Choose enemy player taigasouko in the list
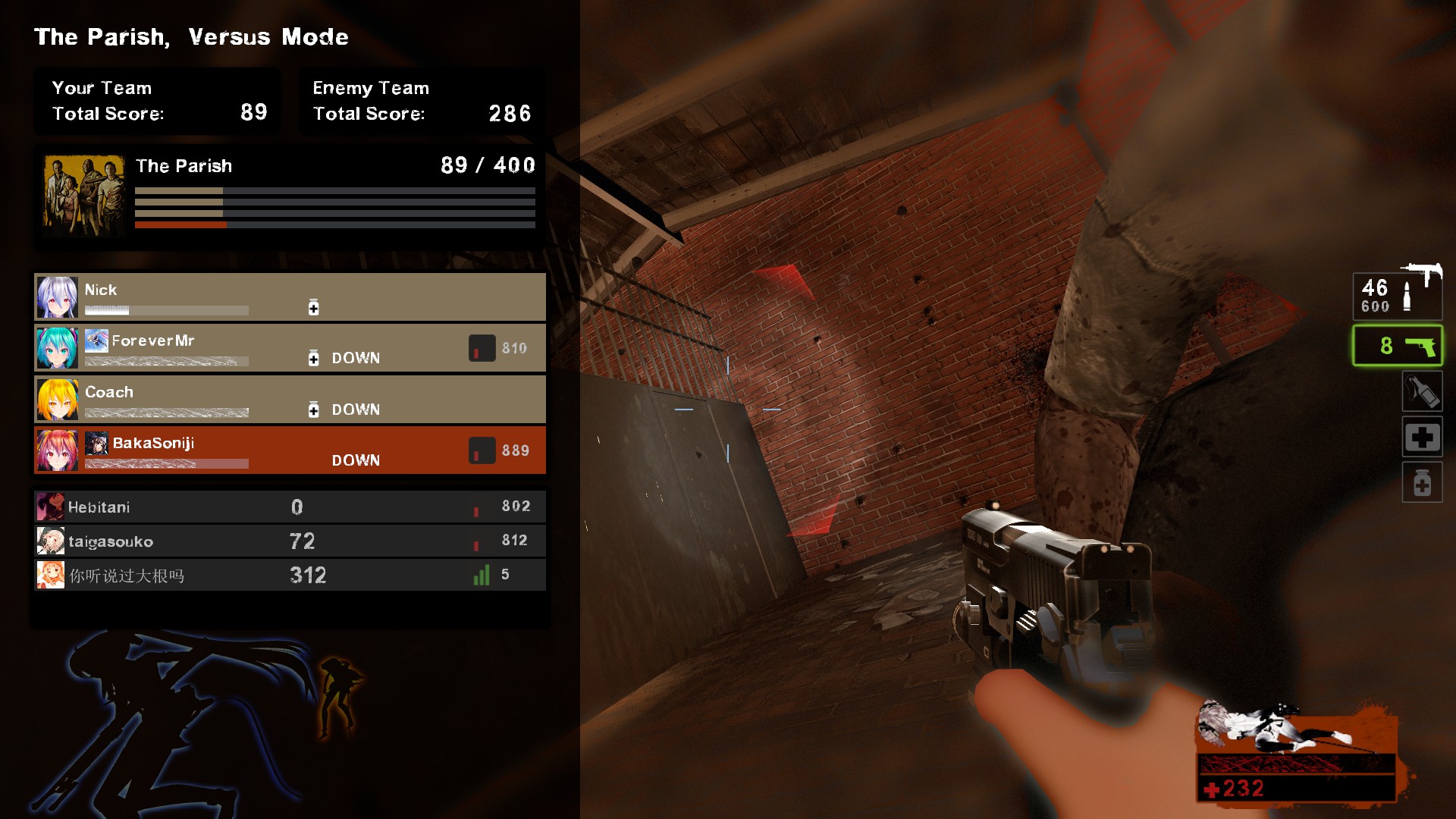The width and height of the screenshot is (1456, 819). [x=290, y=541]
